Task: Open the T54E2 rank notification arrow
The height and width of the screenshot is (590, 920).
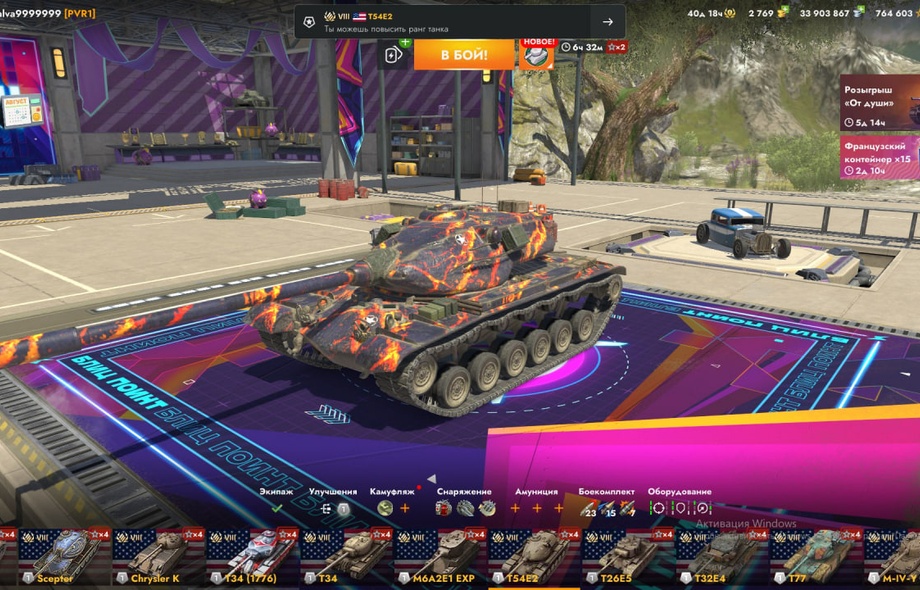Action: click(x=607, y=22)
